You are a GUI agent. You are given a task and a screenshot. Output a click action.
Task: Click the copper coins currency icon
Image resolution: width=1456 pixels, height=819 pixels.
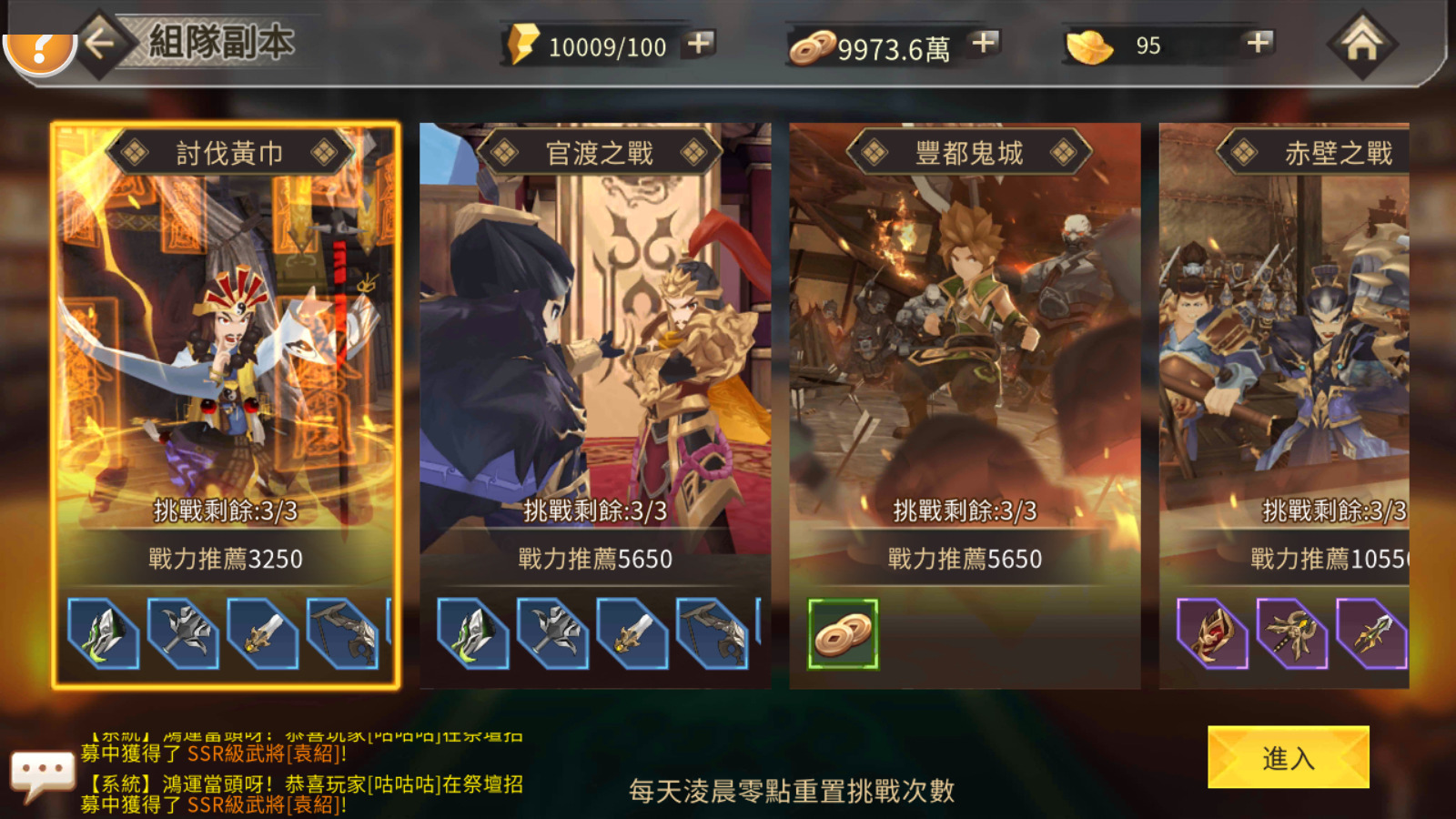pos(814,44)
